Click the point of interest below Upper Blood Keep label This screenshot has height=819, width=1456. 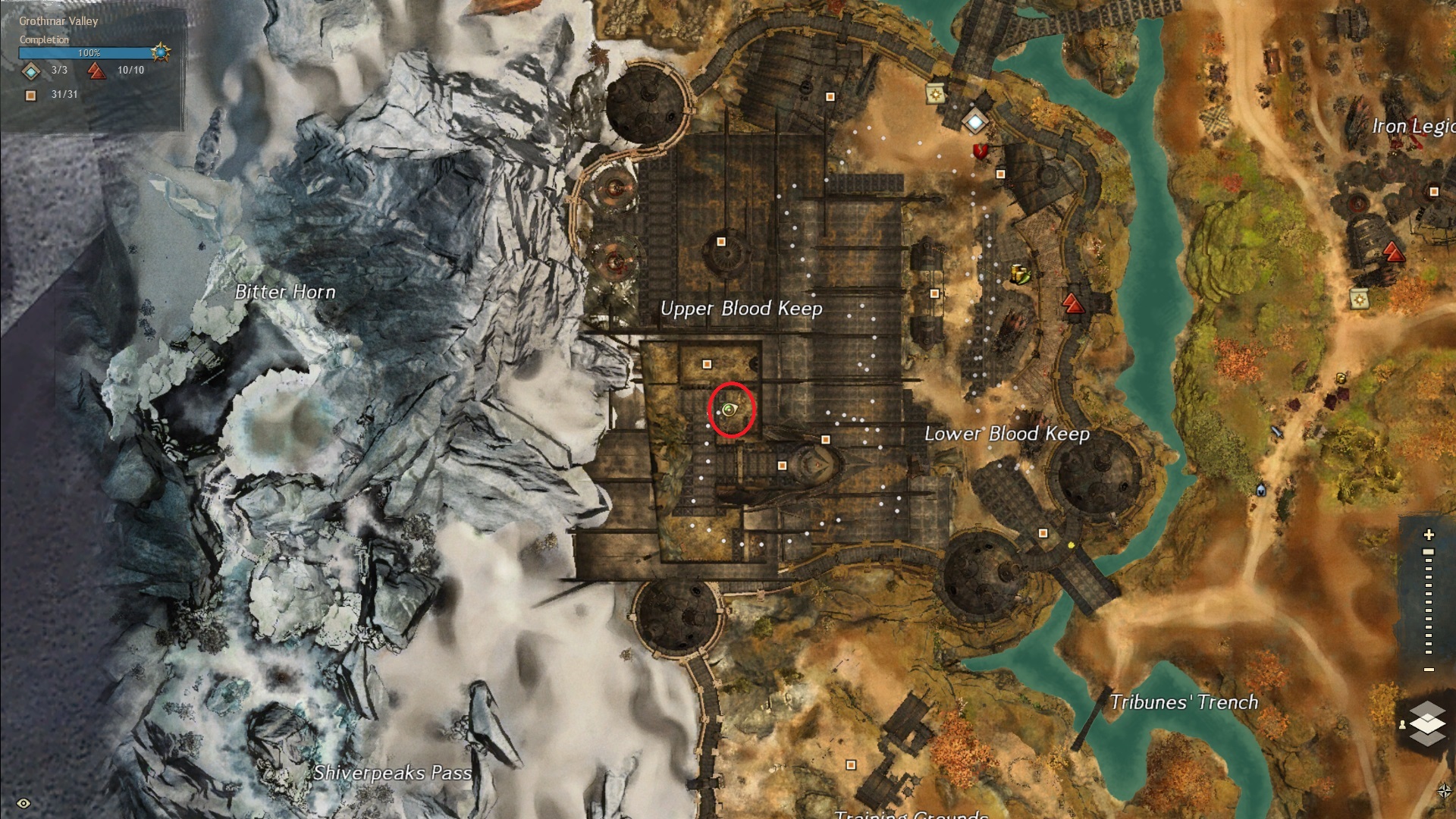tap(707, 365)
